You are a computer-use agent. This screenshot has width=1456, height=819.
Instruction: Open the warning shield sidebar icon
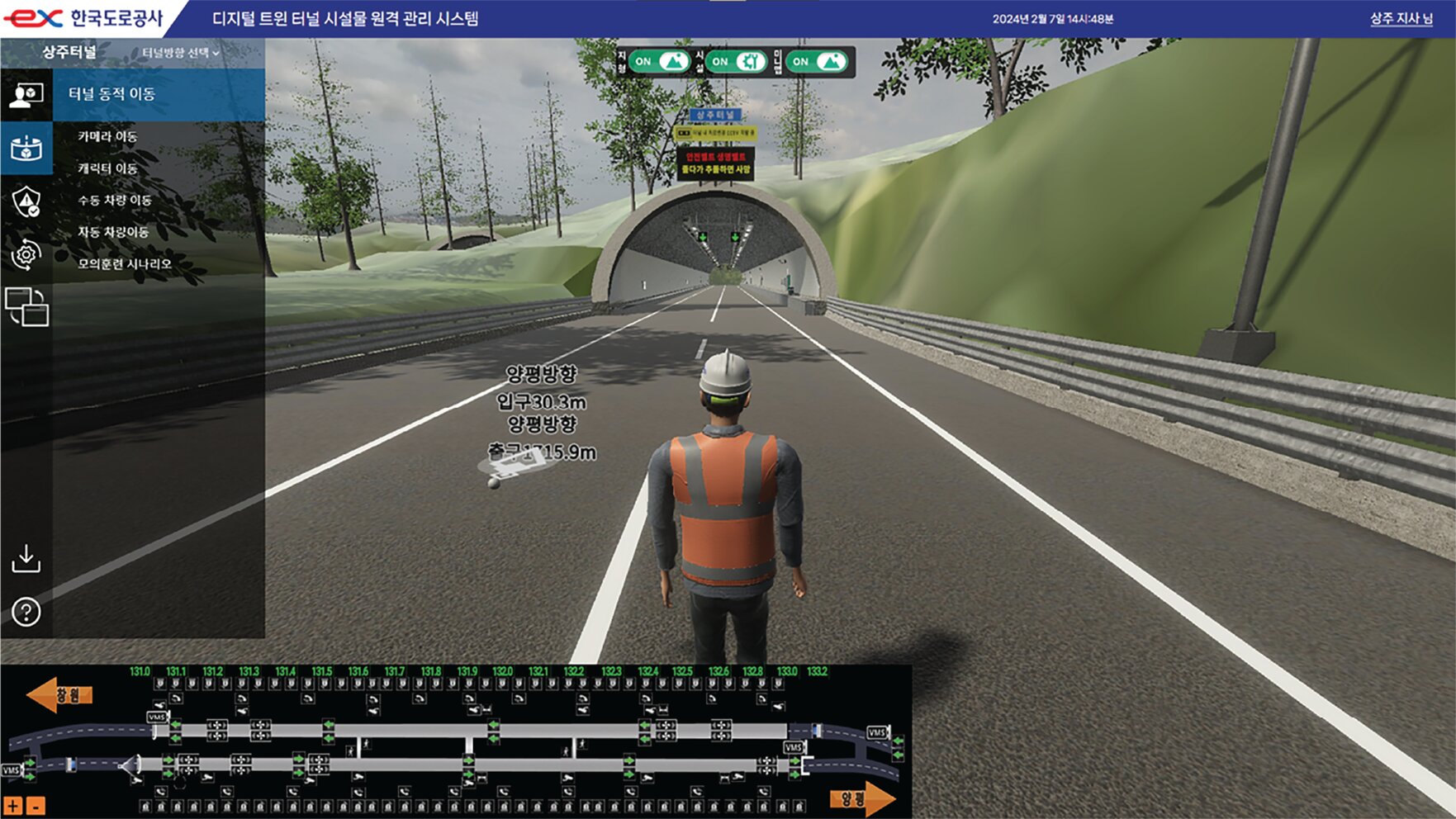(x=26, y=201)
